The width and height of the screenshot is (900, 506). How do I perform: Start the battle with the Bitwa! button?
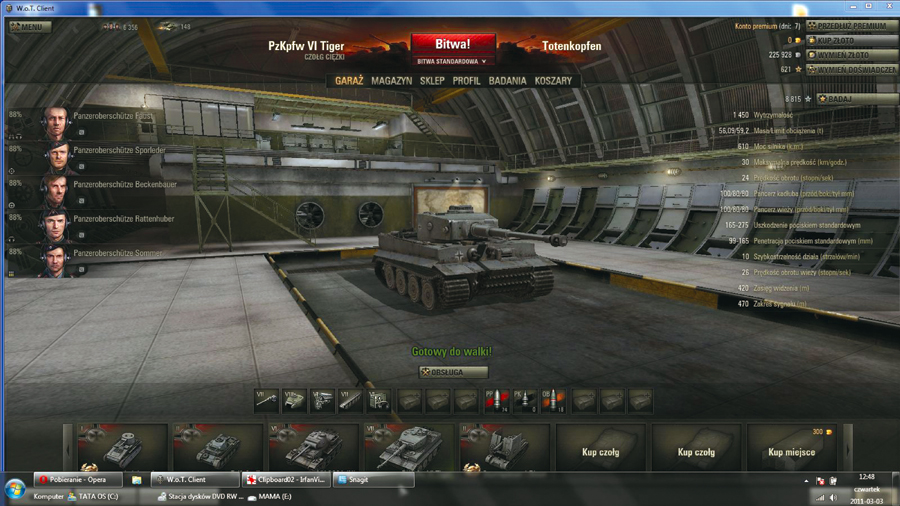(451, 45)
